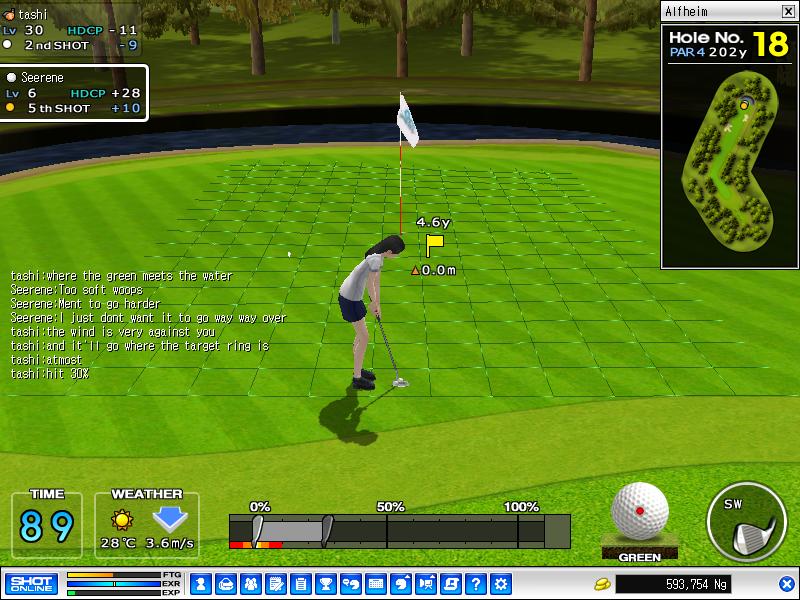
Task: Open the trophy icon
Action: click(x=325, y=583)
